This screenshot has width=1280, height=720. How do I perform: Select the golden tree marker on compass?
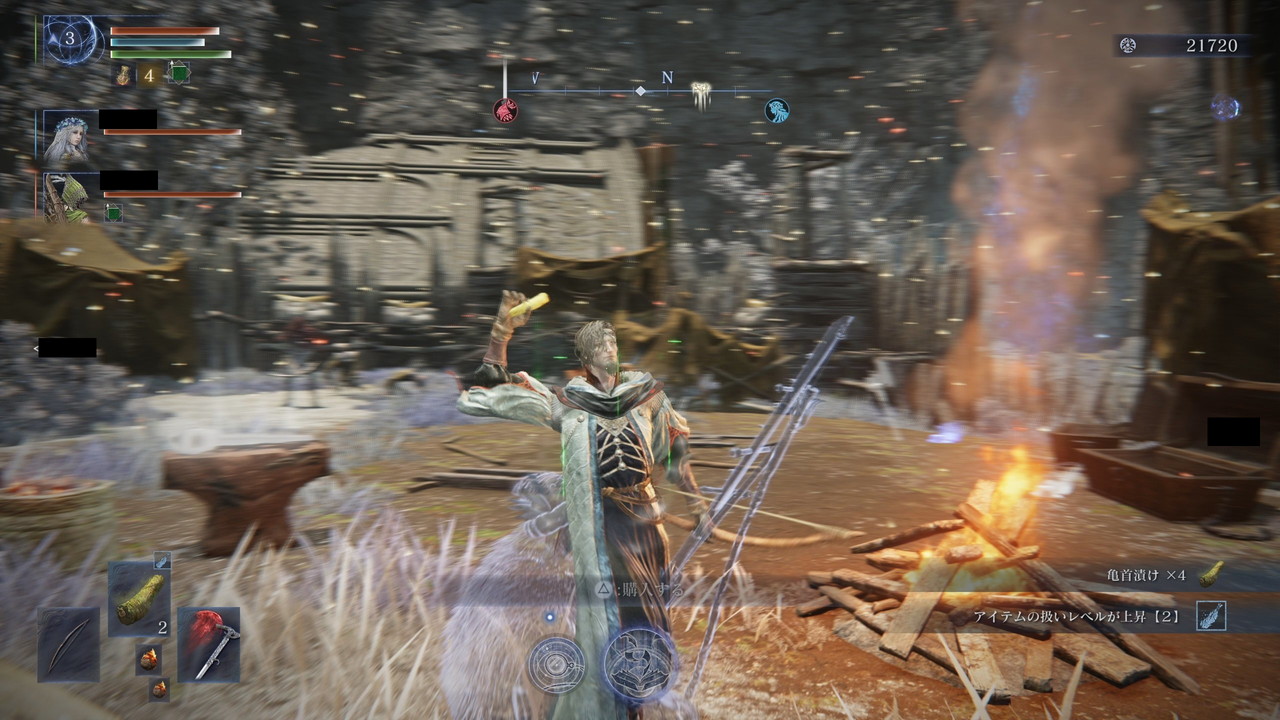coord(702,96)
